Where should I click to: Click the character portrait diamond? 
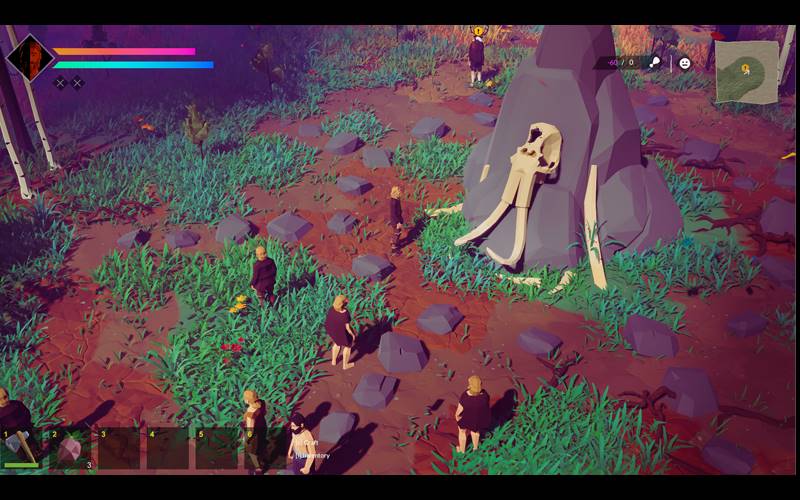[29, 58]
